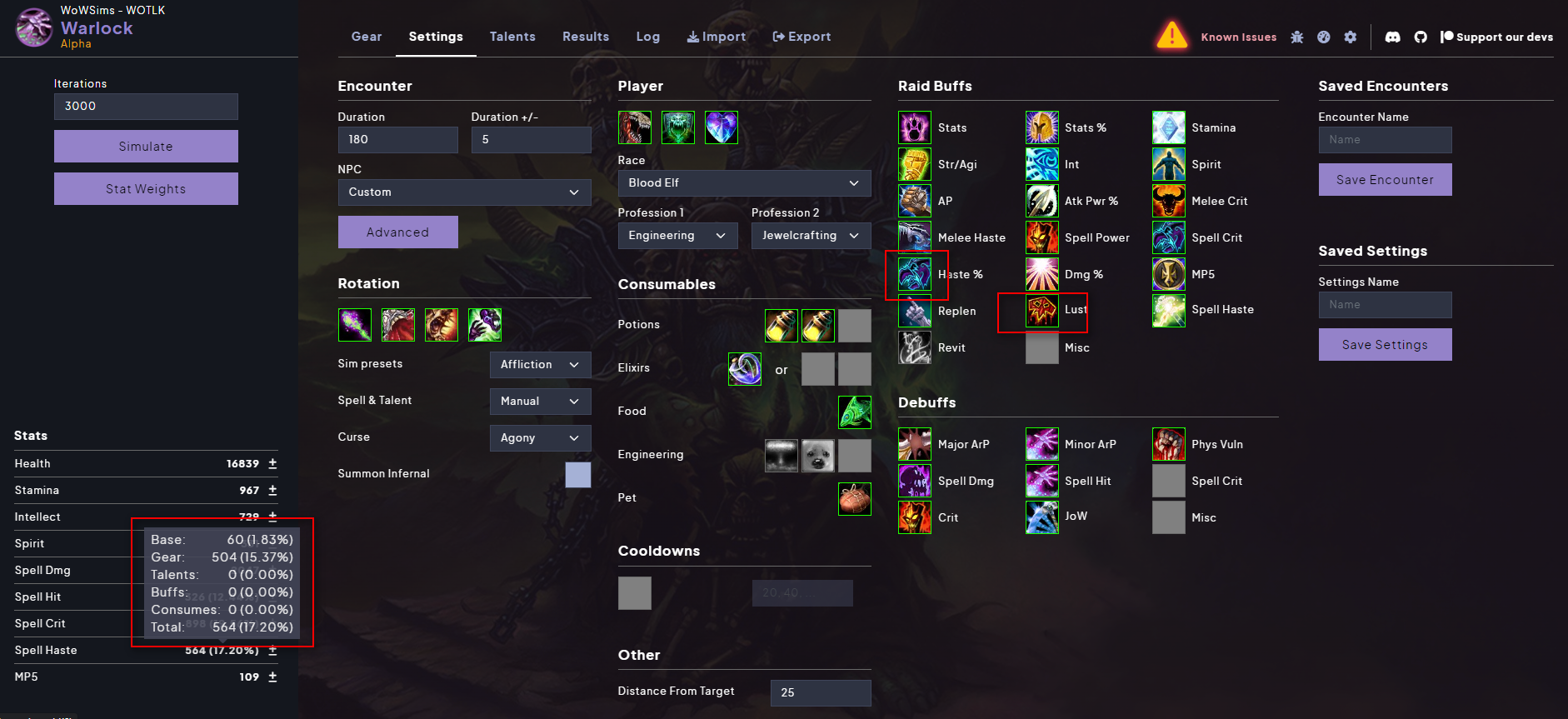The image size is (1568, 719).
Task: Switch to the Talents tab
Action: (512, 37)
